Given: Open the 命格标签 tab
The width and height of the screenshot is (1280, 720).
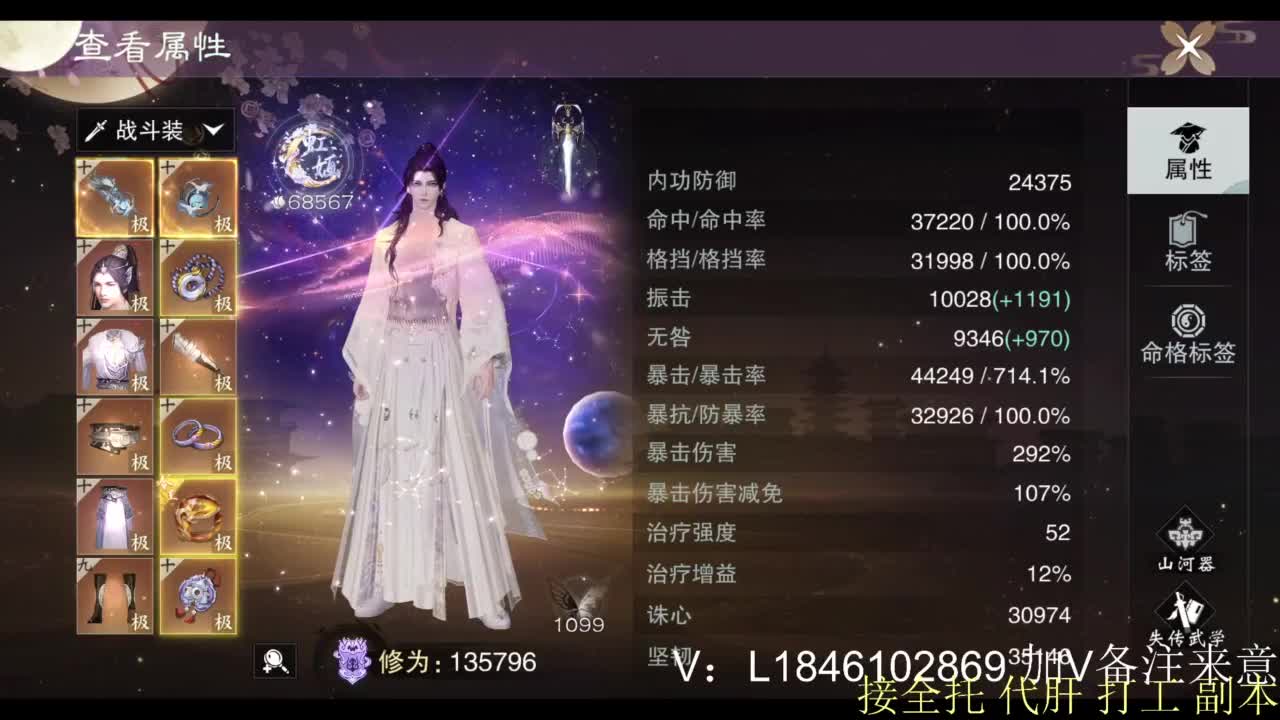Looking at the screenshot, I should pyautogui.click(x=1186, y=330).
